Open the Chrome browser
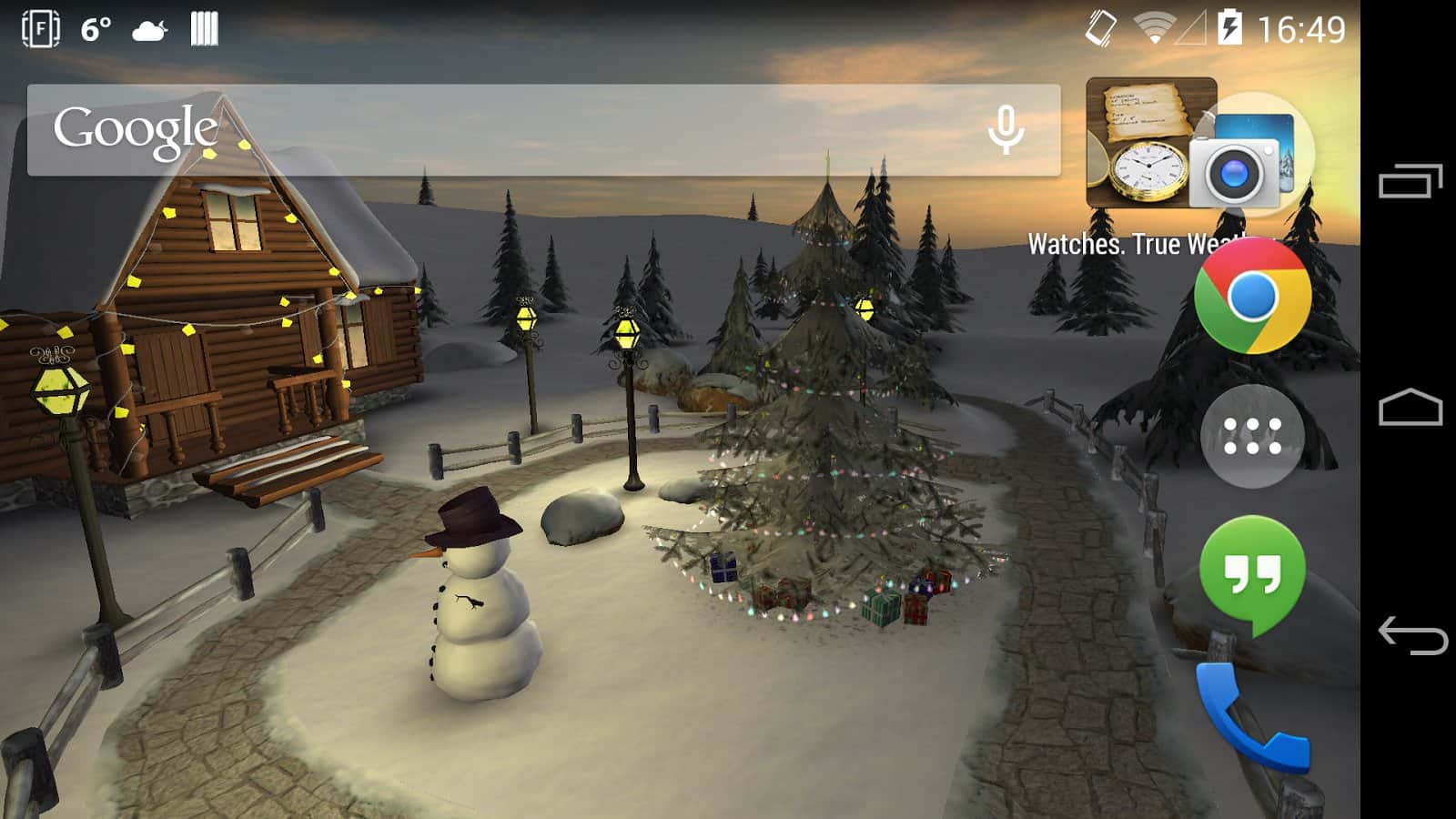This screenshot has height=819, width=1456. tap(1252, 297)
